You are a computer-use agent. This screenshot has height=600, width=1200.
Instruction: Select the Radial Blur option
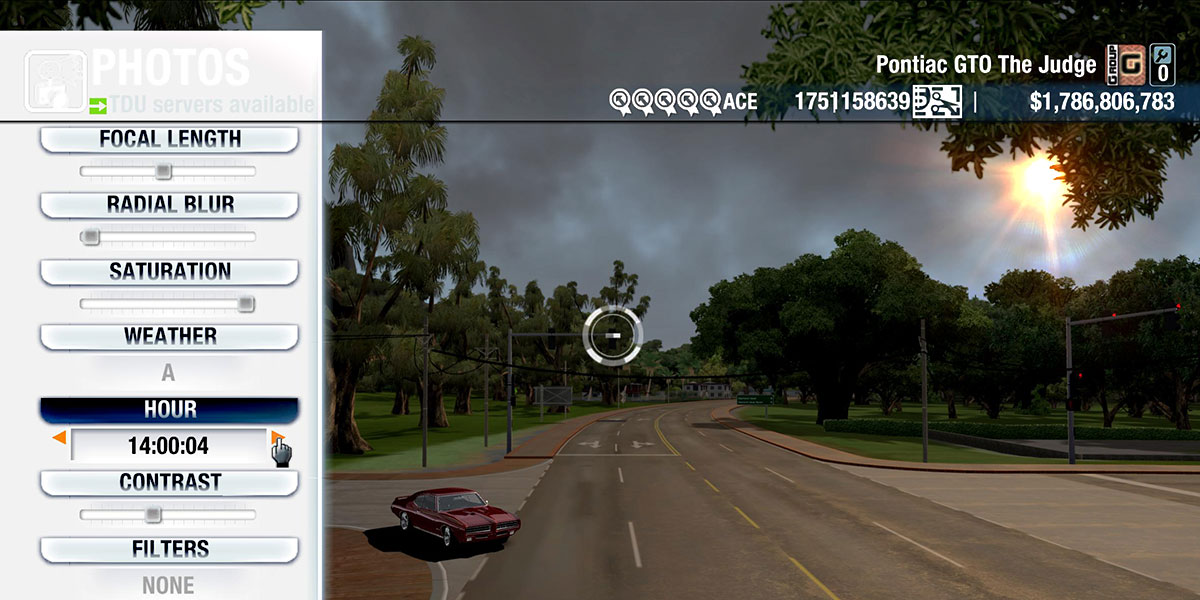169,205
